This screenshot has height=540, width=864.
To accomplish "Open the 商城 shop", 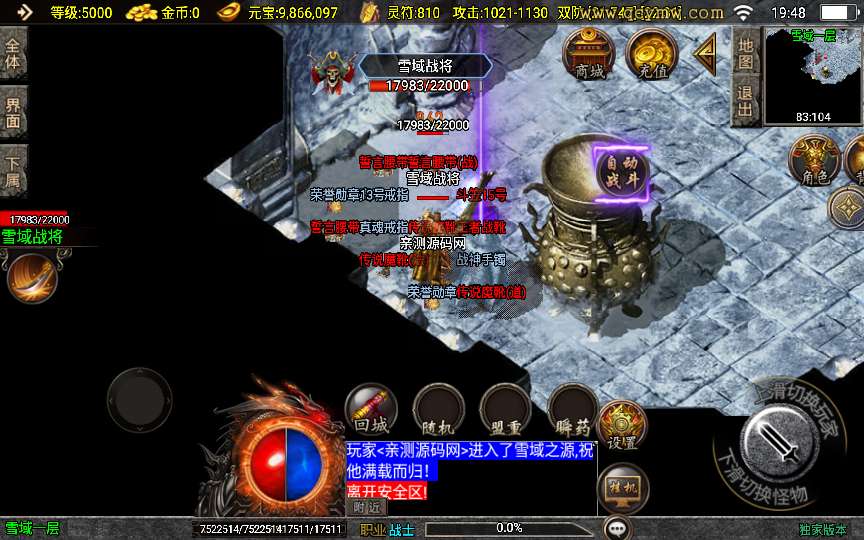I will (x=589, y=54).
